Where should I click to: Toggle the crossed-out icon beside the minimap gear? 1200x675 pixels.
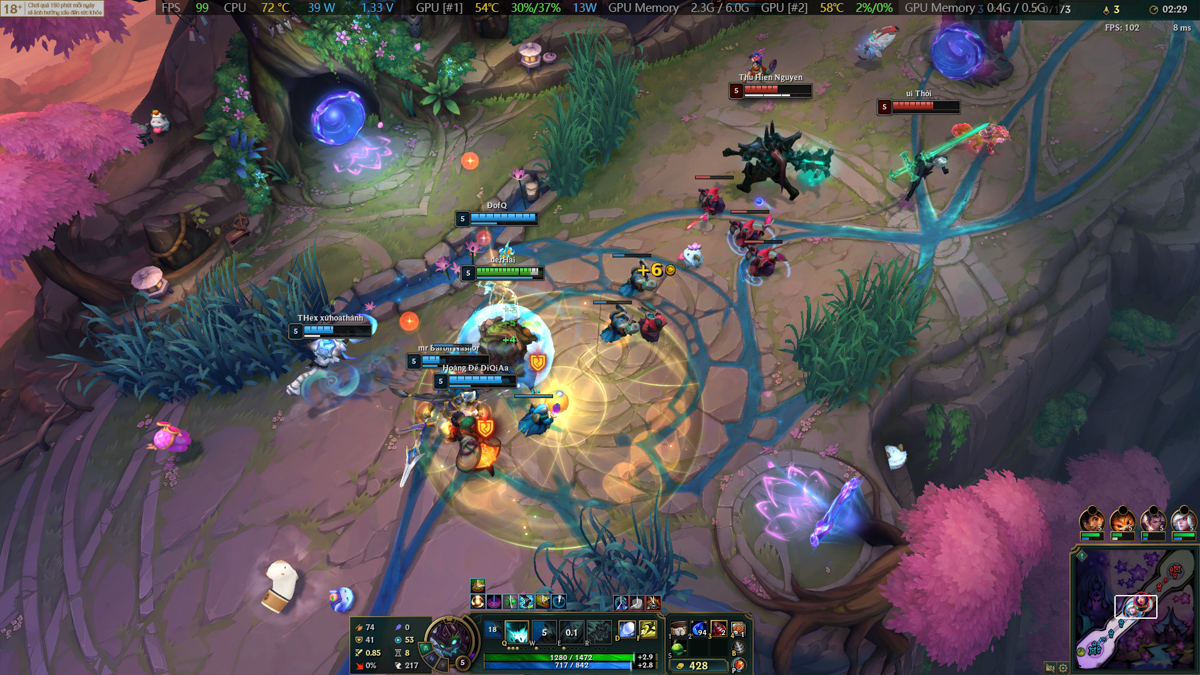[1050, 668]
